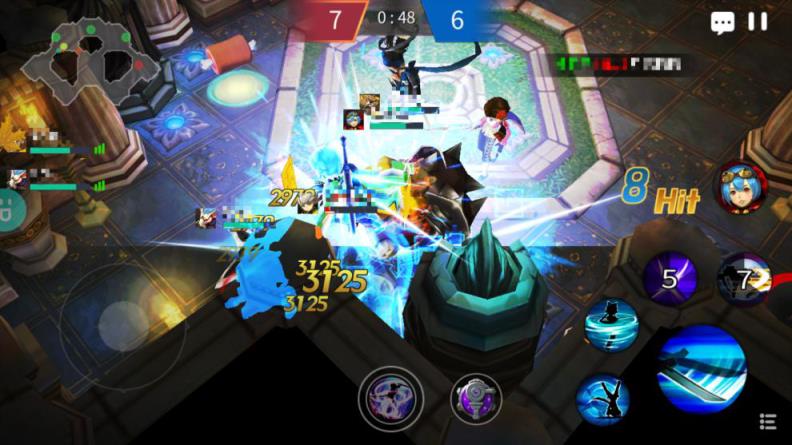Pause the match
Image resolution: width=792 pixels, height=445 pixels.
coord(758,22)
